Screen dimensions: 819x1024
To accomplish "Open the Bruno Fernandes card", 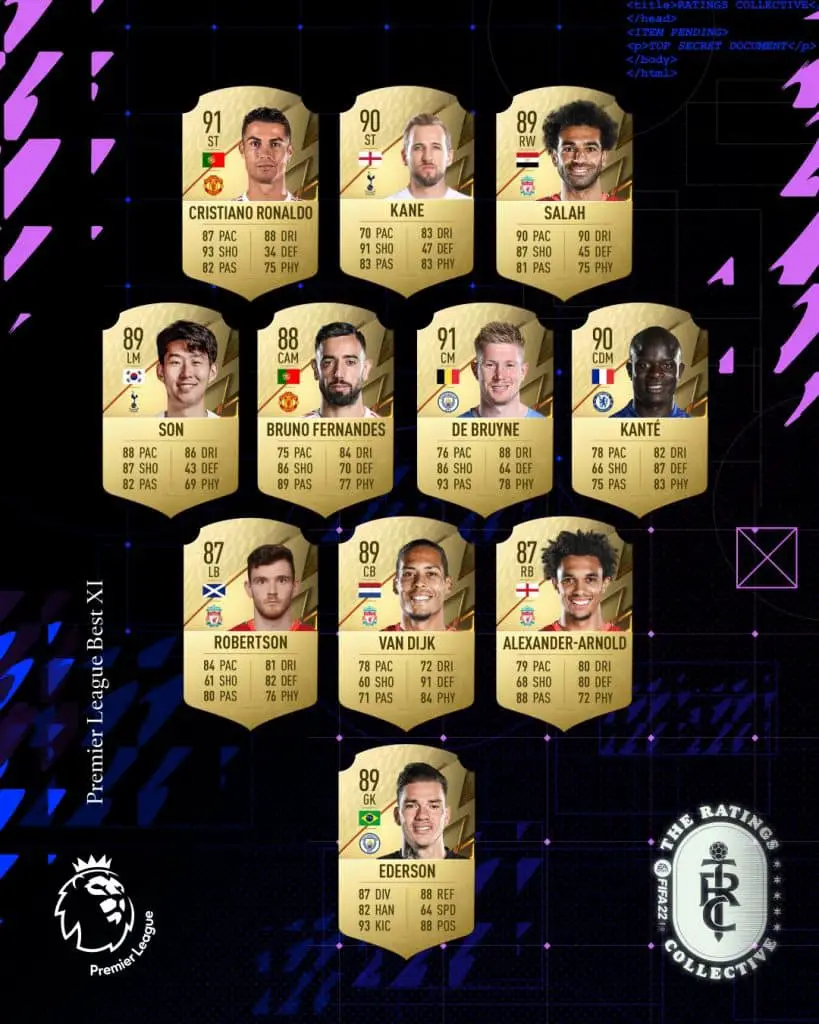I will click(x=326, y=408).
